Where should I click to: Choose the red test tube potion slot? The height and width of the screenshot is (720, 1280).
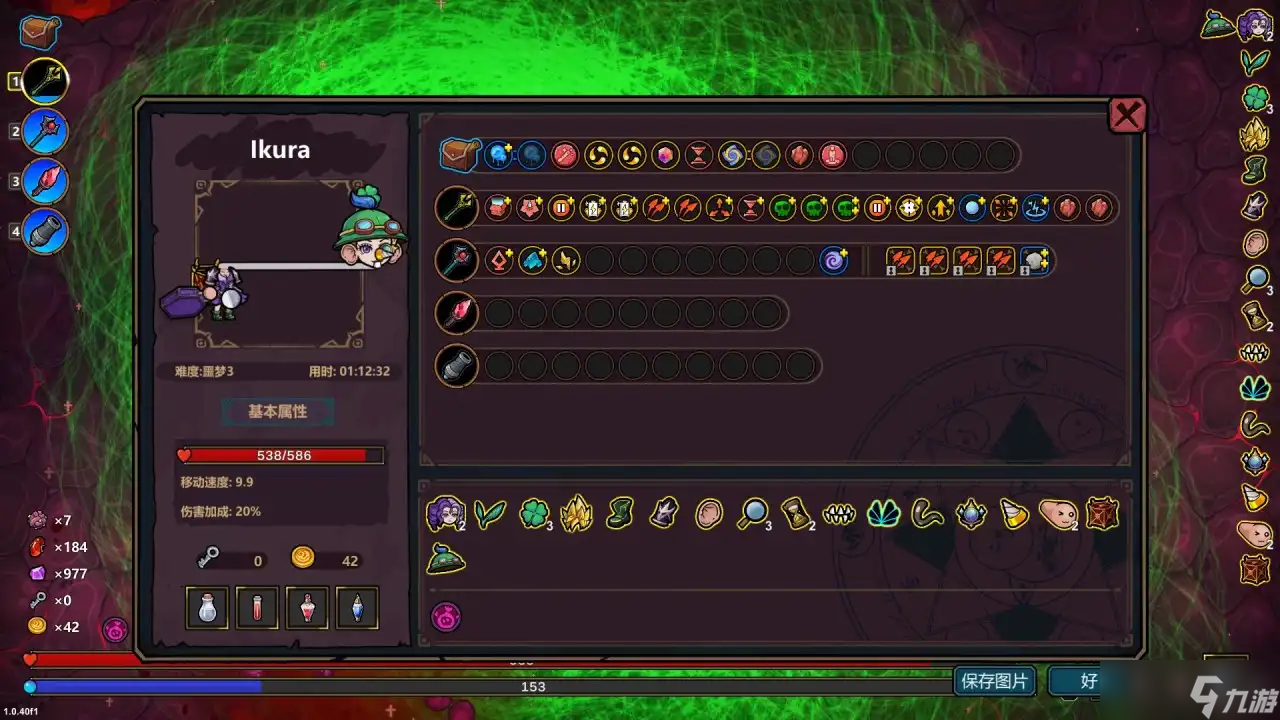point(257,607)
